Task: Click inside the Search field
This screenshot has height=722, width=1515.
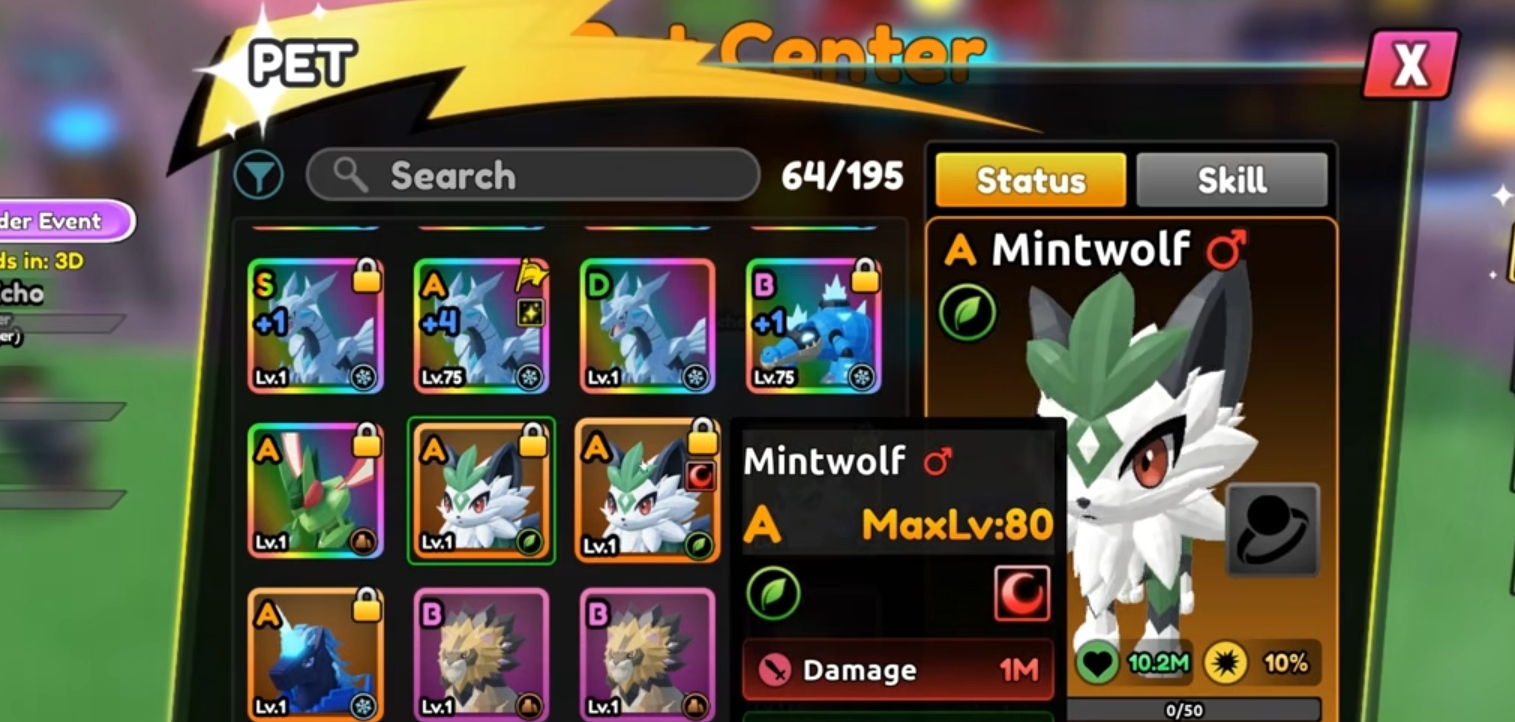Action: coord(530,175)
